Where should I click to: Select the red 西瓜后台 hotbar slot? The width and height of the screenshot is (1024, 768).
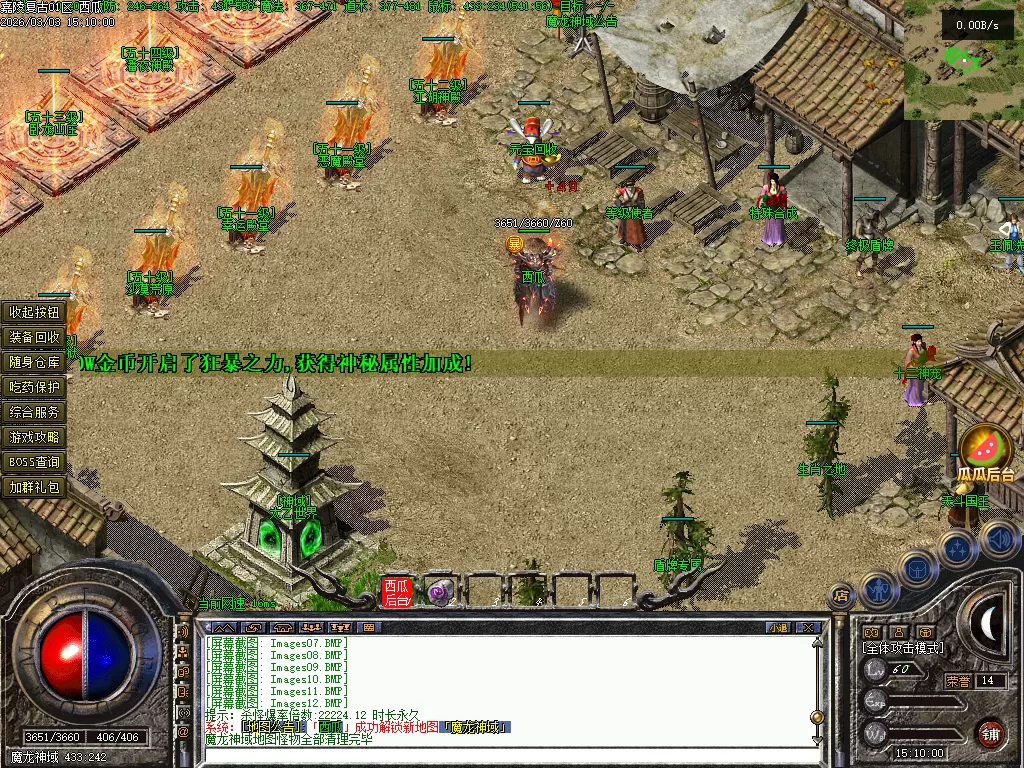[x=397, y=592]
